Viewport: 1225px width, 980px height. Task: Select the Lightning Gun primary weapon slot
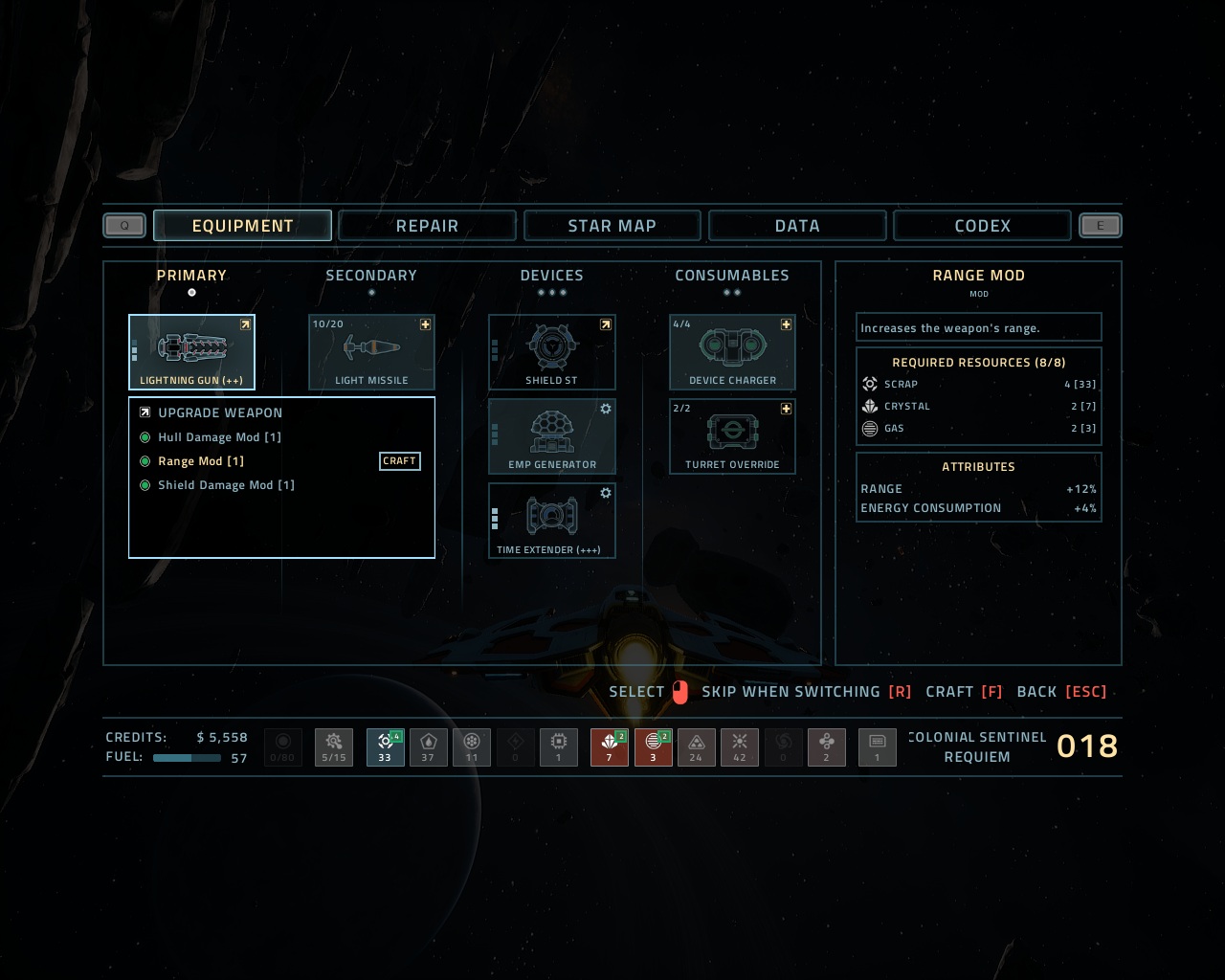pos(191,351)
